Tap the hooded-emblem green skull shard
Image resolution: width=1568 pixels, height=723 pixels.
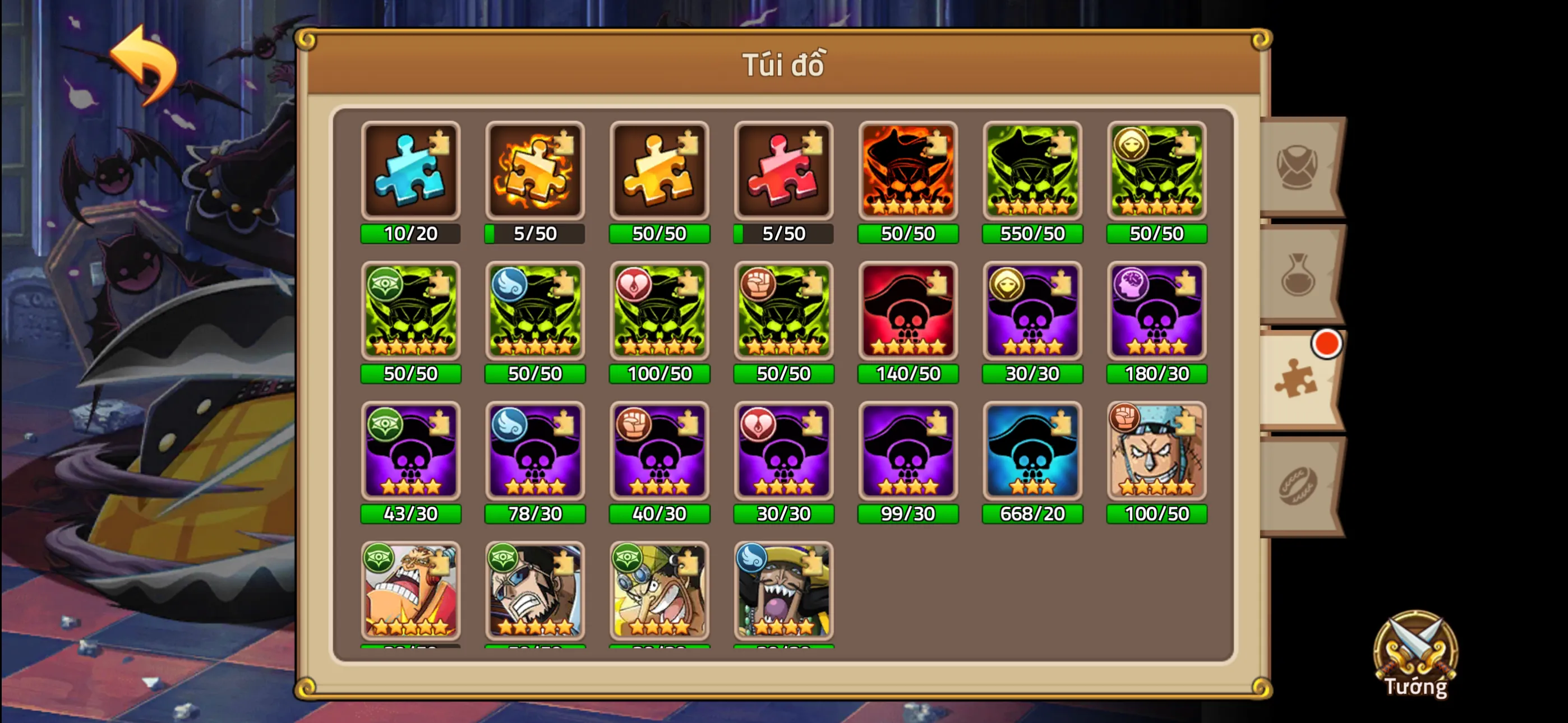[1156, 170]
